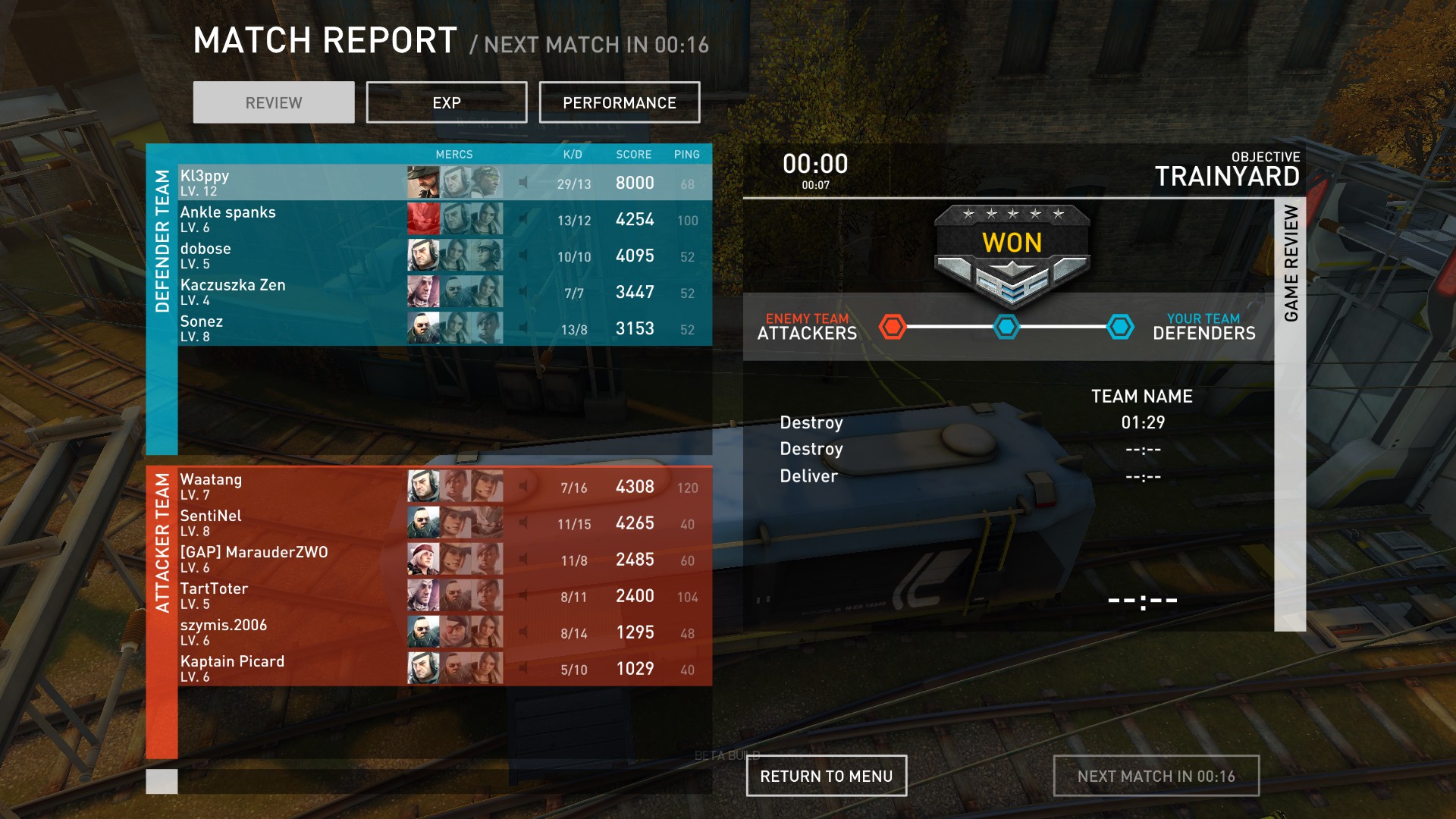This screenshot has height=819, width=1456.
Task: Select dobose player row
Action: tap(288, 256)
